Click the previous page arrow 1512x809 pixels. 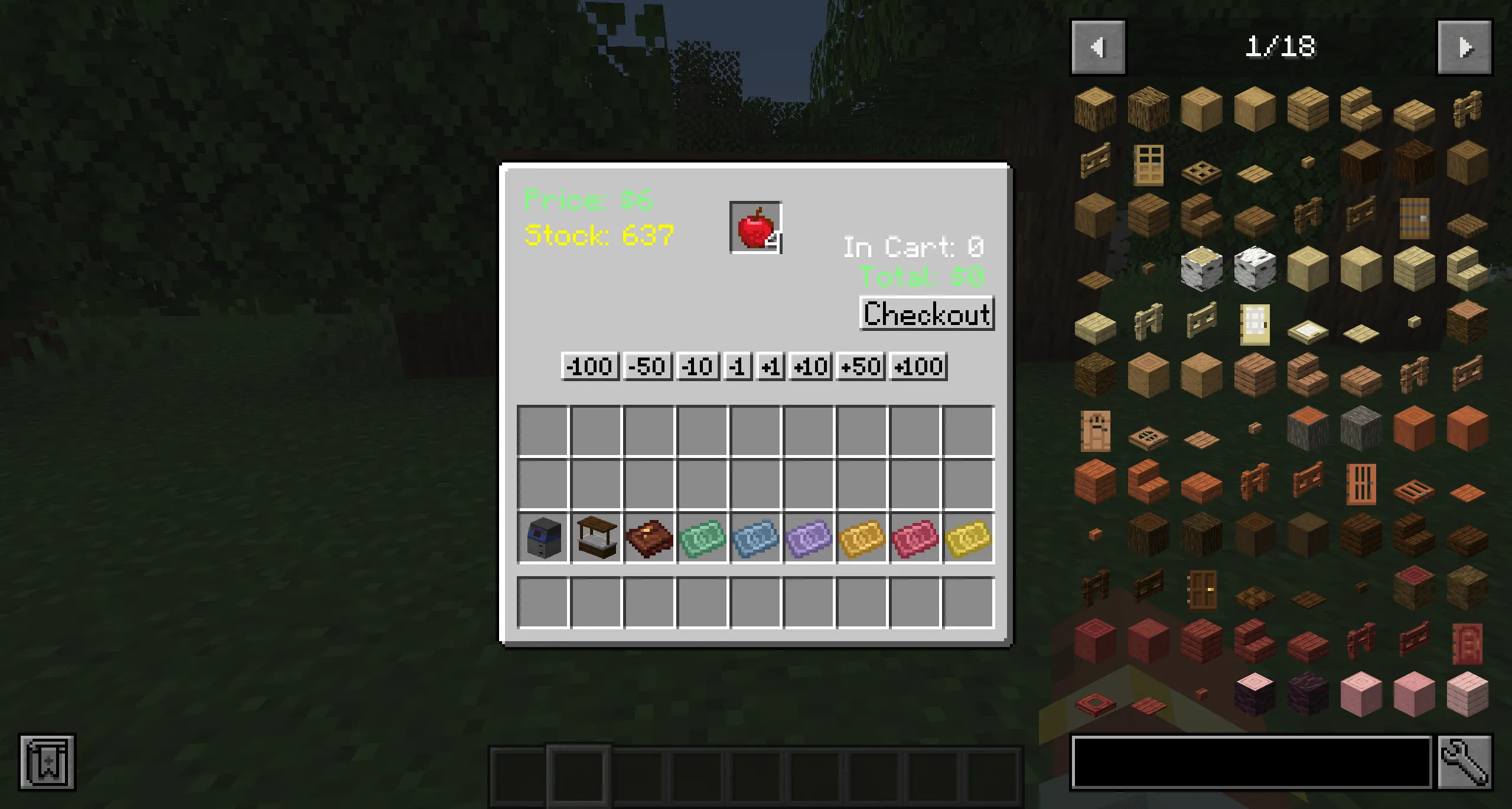(x=1099, y=47)
